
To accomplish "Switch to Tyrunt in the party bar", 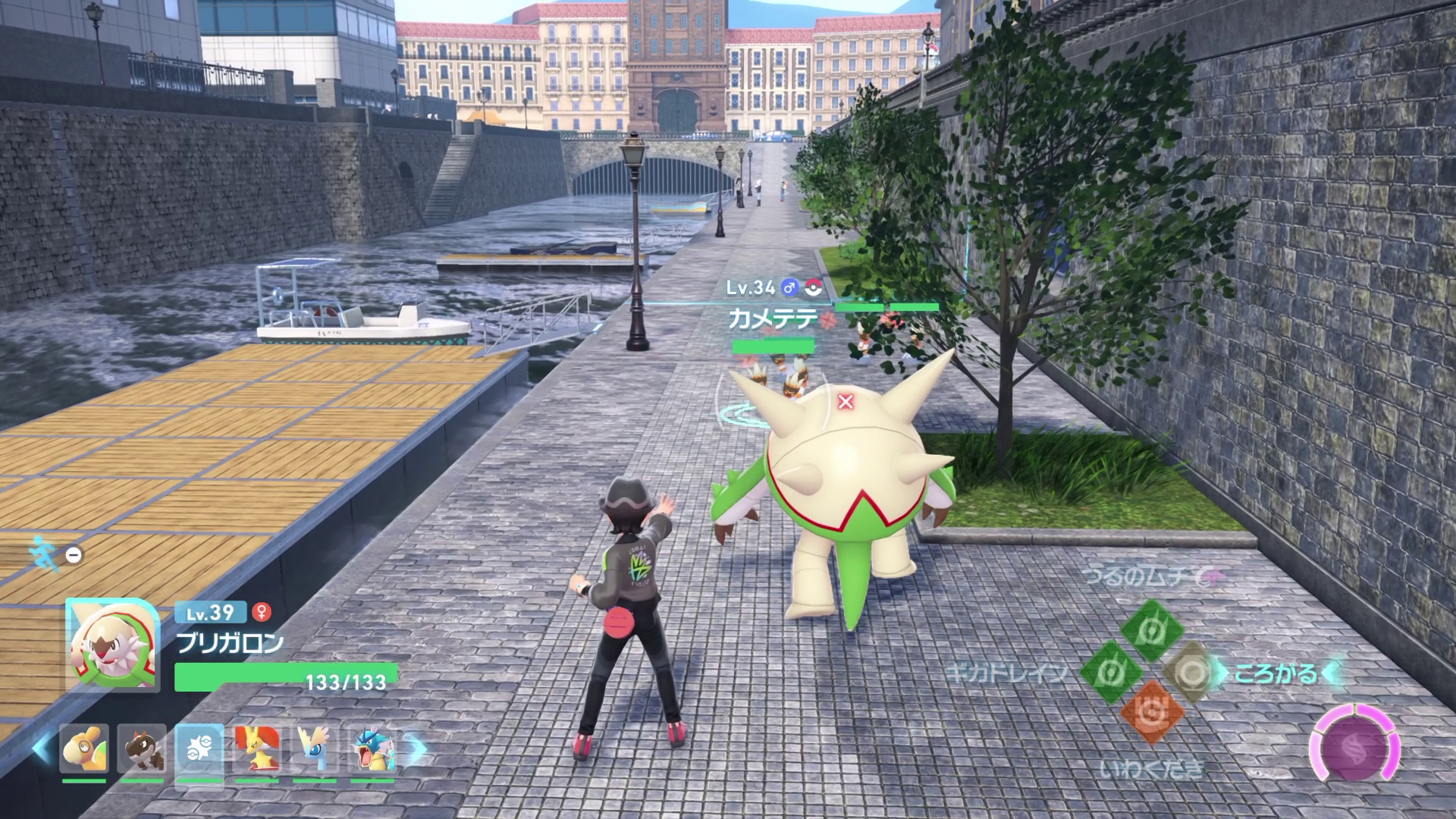I will [x=142, y=749].
